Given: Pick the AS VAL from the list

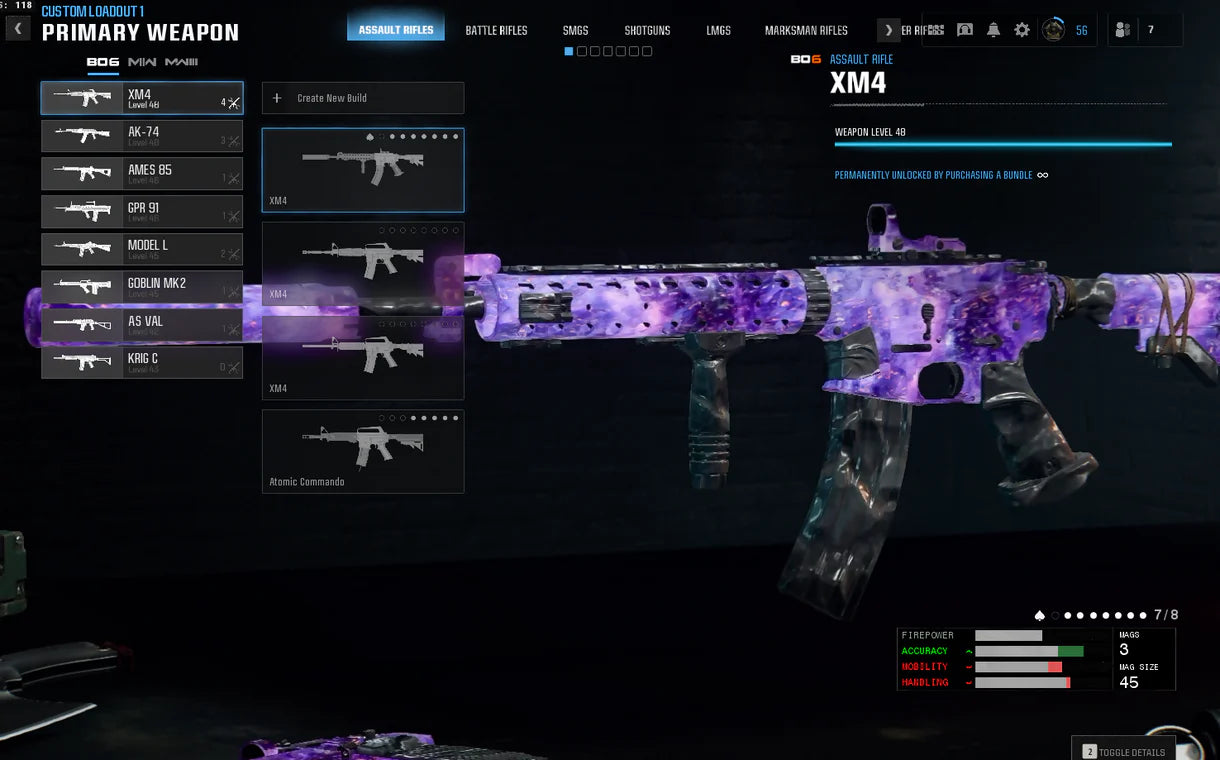Looking at the screenshot, I should coord(142,325).
